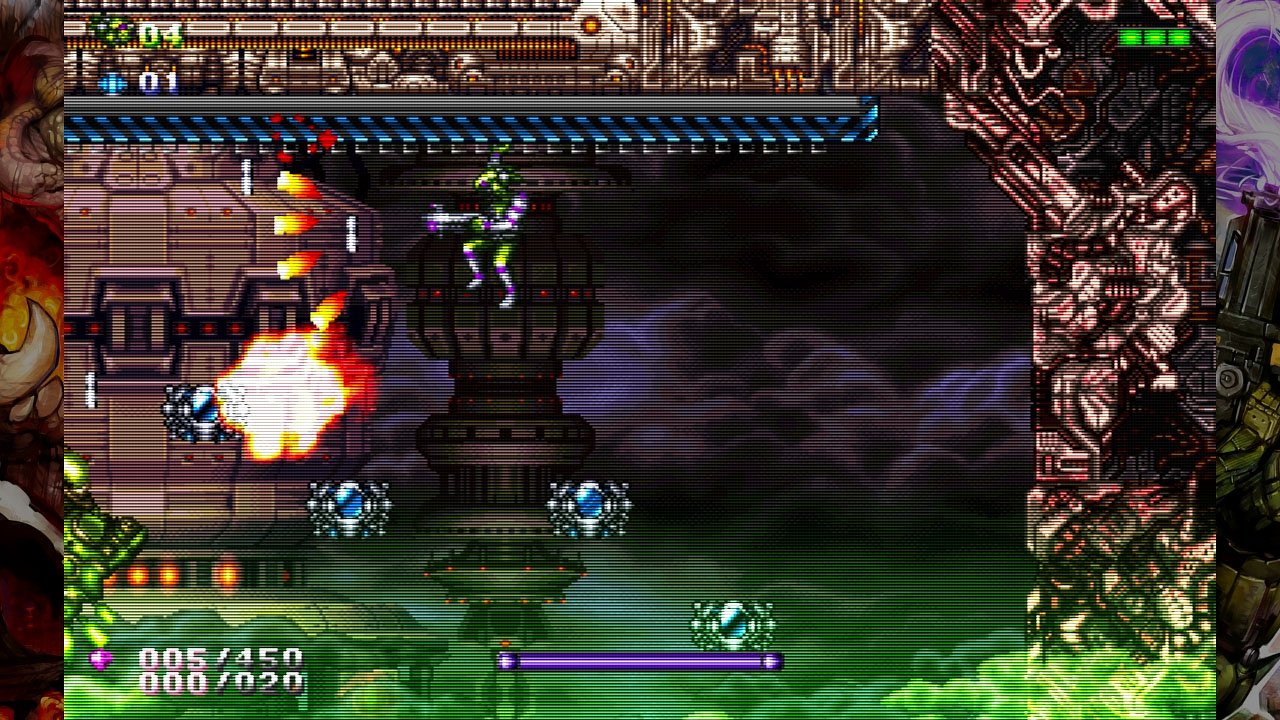Click the 005/450 collectible counter text
This screenshot has height=720, width=1280.
[220, 658]
